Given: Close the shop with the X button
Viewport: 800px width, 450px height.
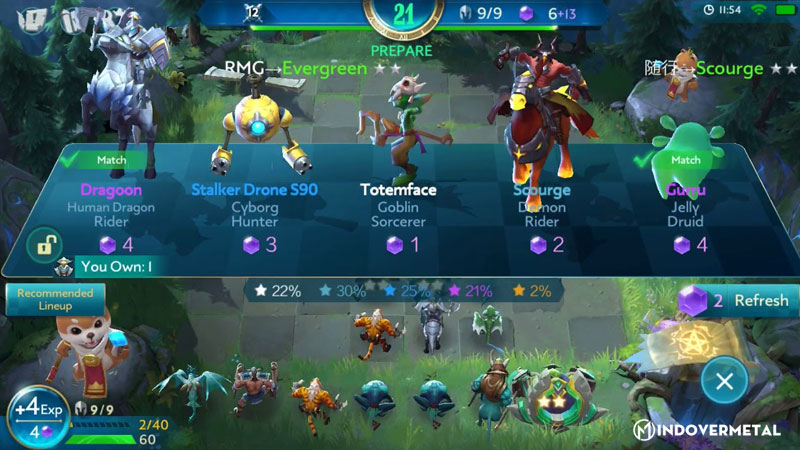Looking at the screenshot, I should coord(725,380).
